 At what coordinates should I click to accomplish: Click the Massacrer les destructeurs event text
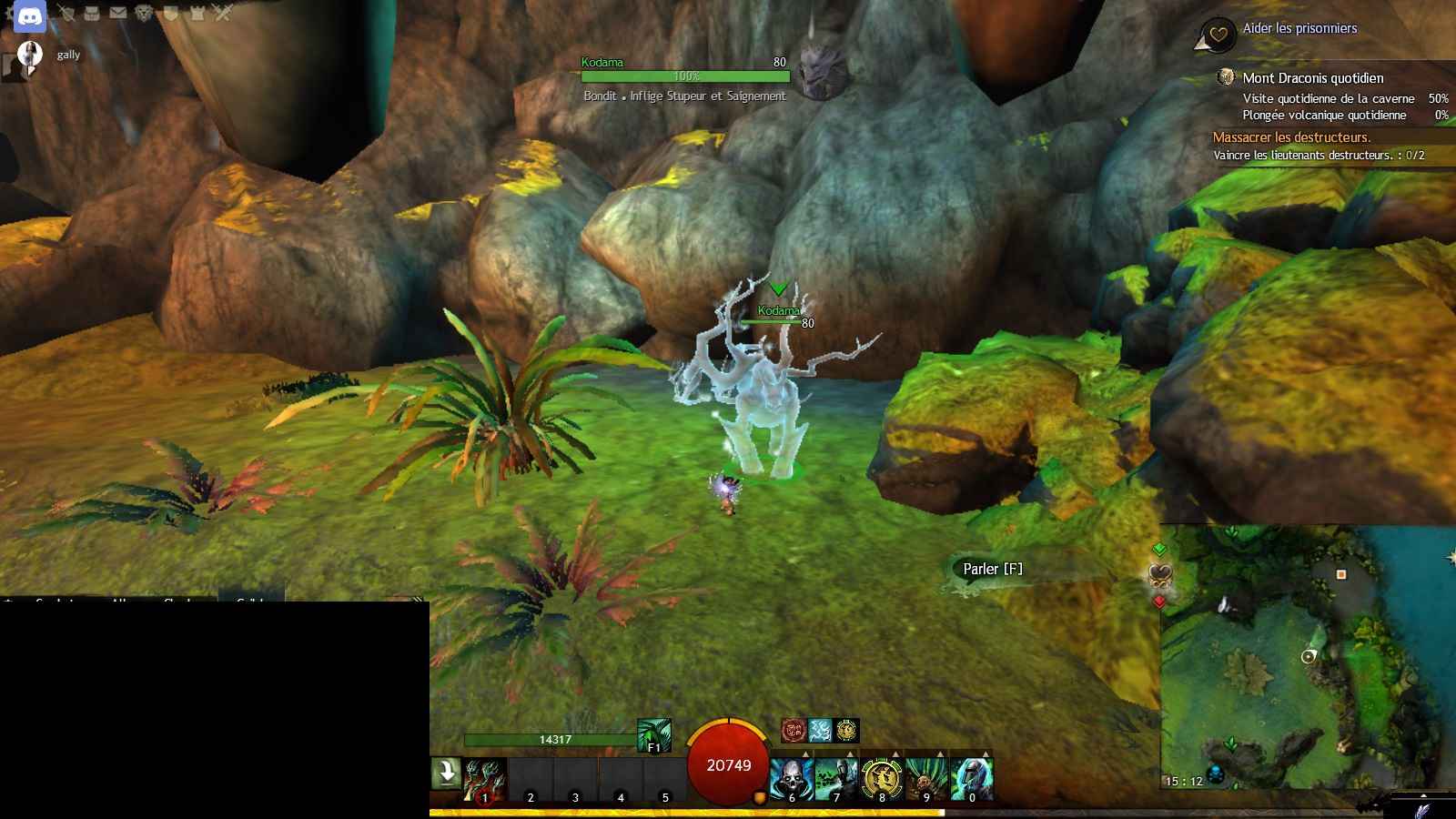[1291, 137]
